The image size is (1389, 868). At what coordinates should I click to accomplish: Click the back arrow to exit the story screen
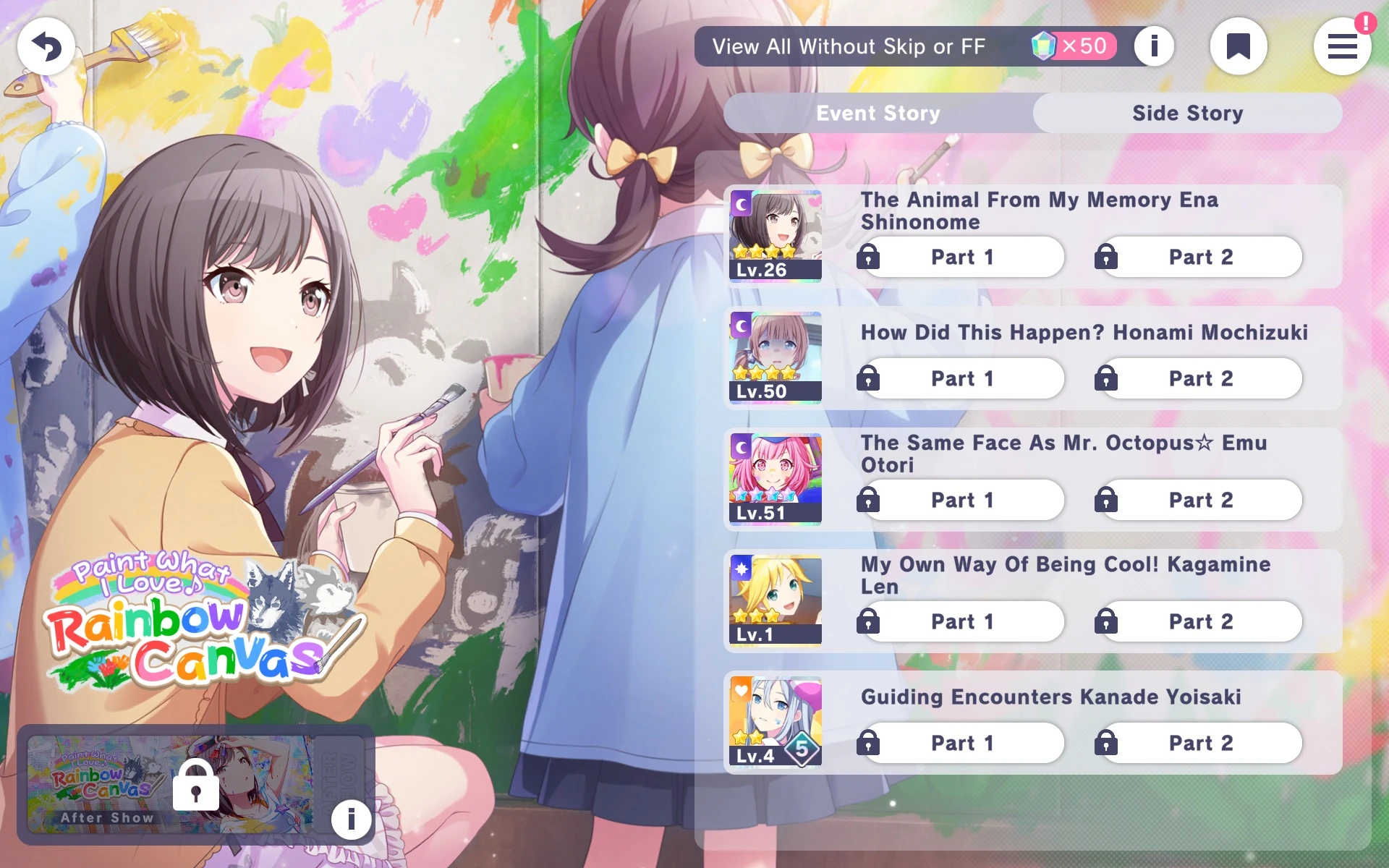(x=46, y=46)
